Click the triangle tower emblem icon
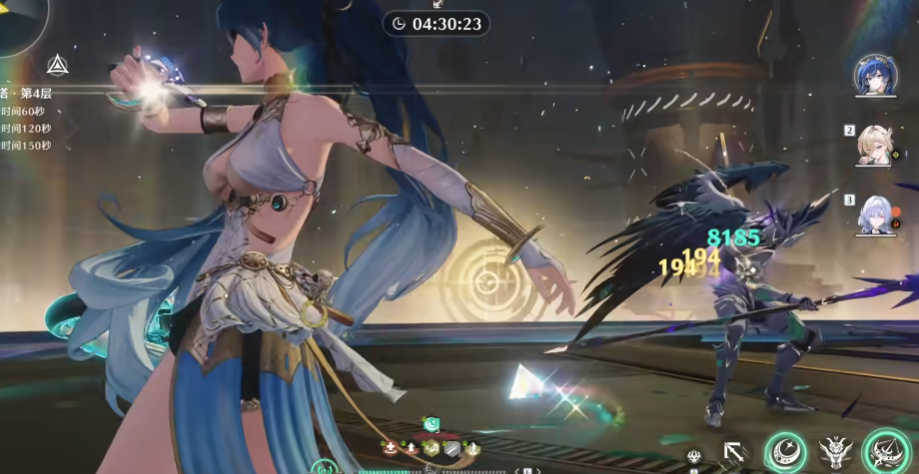Screen dimensions: 919x474 point(57,66)
